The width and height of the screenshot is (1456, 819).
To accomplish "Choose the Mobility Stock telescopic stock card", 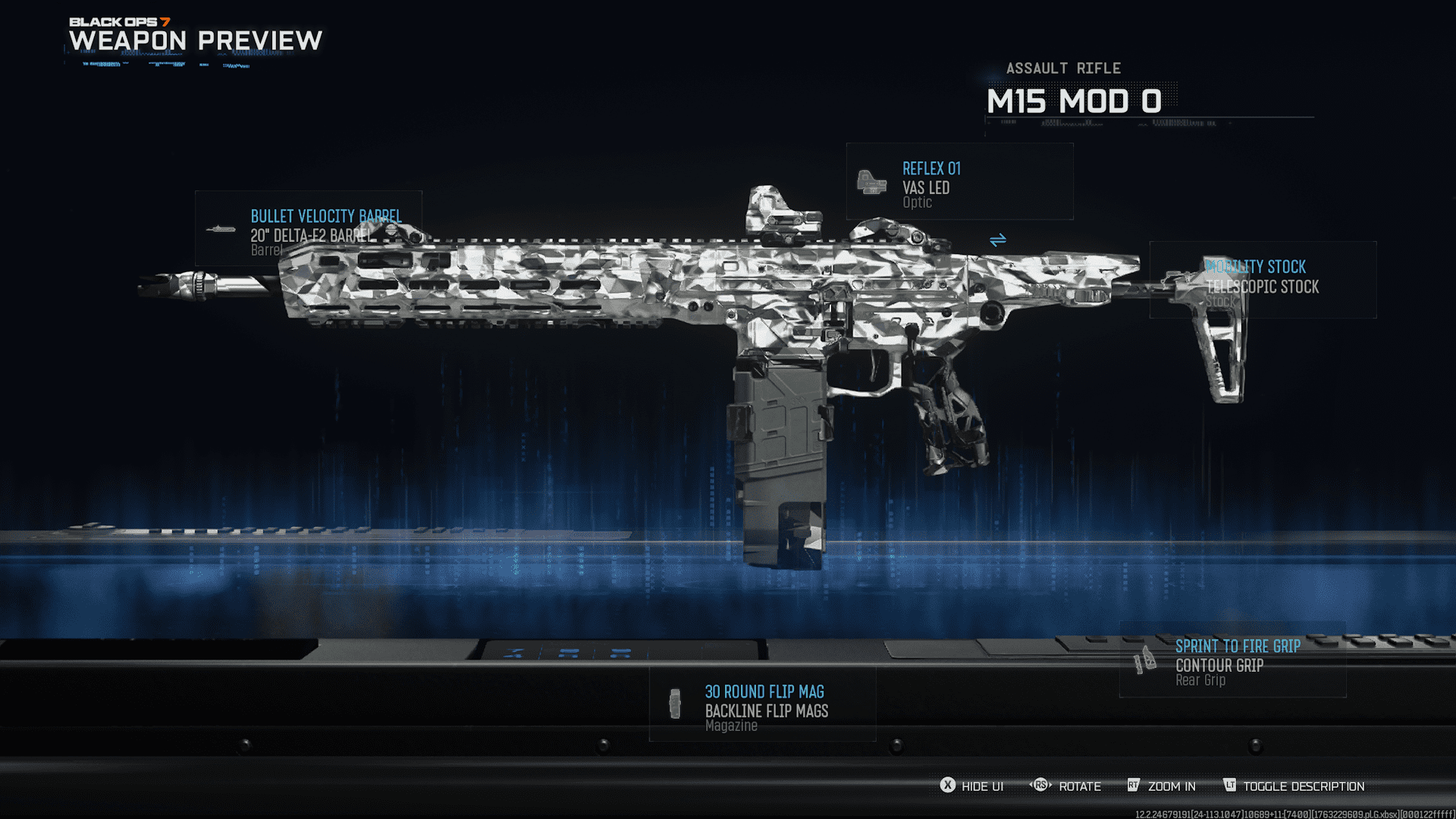I will point(1263,280).
